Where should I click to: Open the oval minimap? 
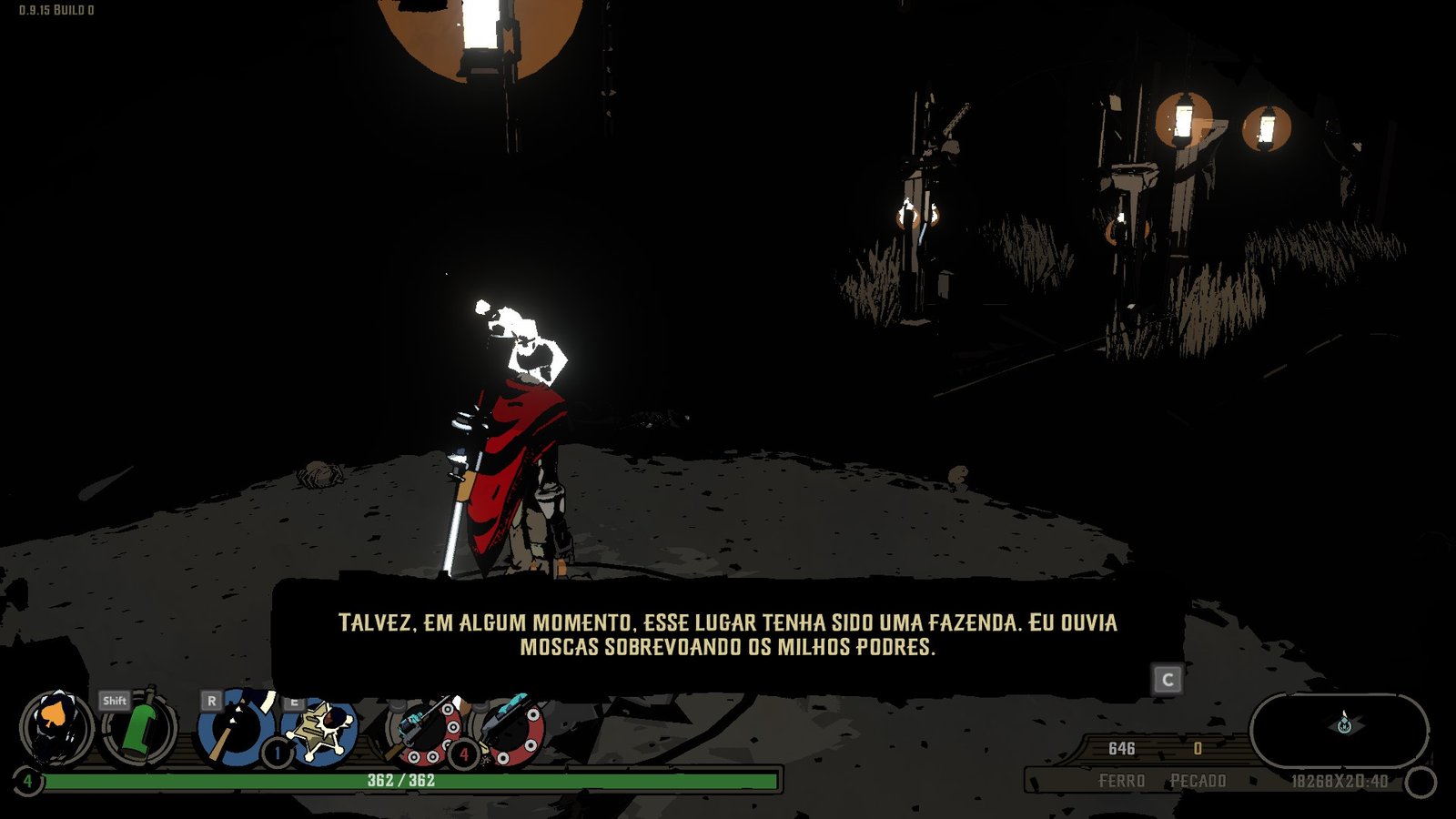point(1340,730)
